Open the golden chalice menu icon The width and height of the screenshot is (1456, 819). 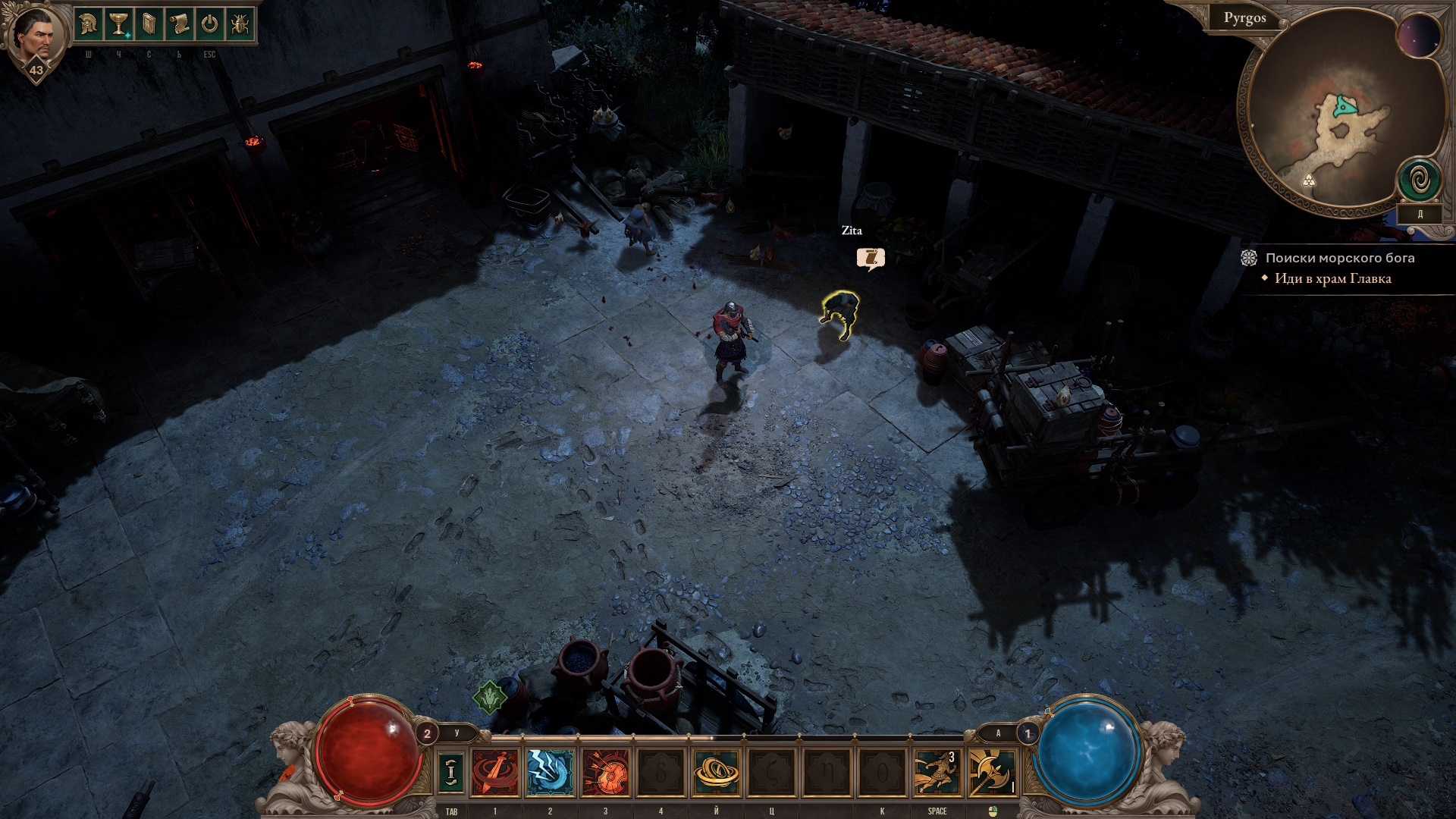[119, 25]
